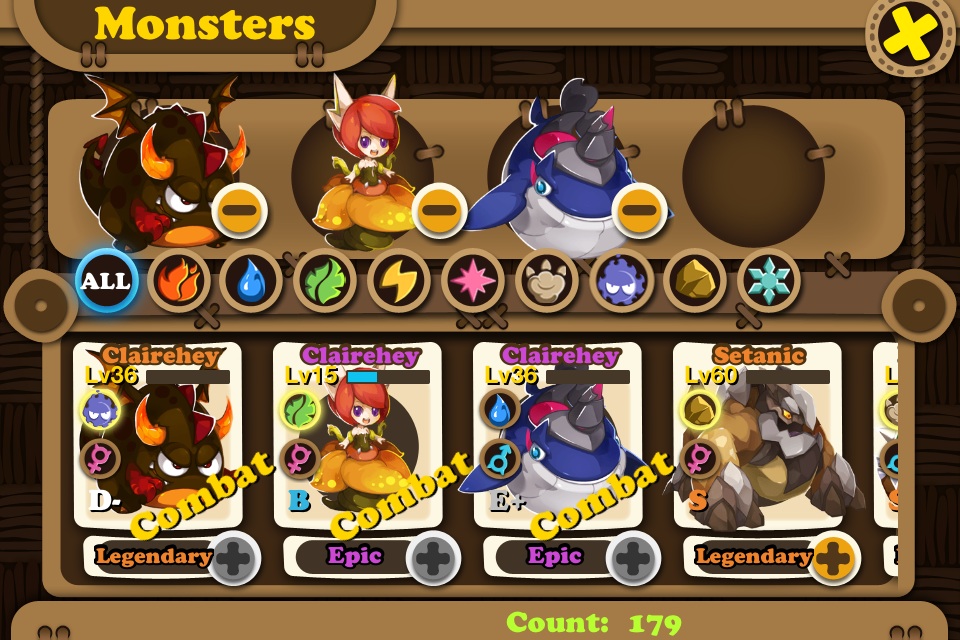Show gold rock element monsters

[695, 281]
